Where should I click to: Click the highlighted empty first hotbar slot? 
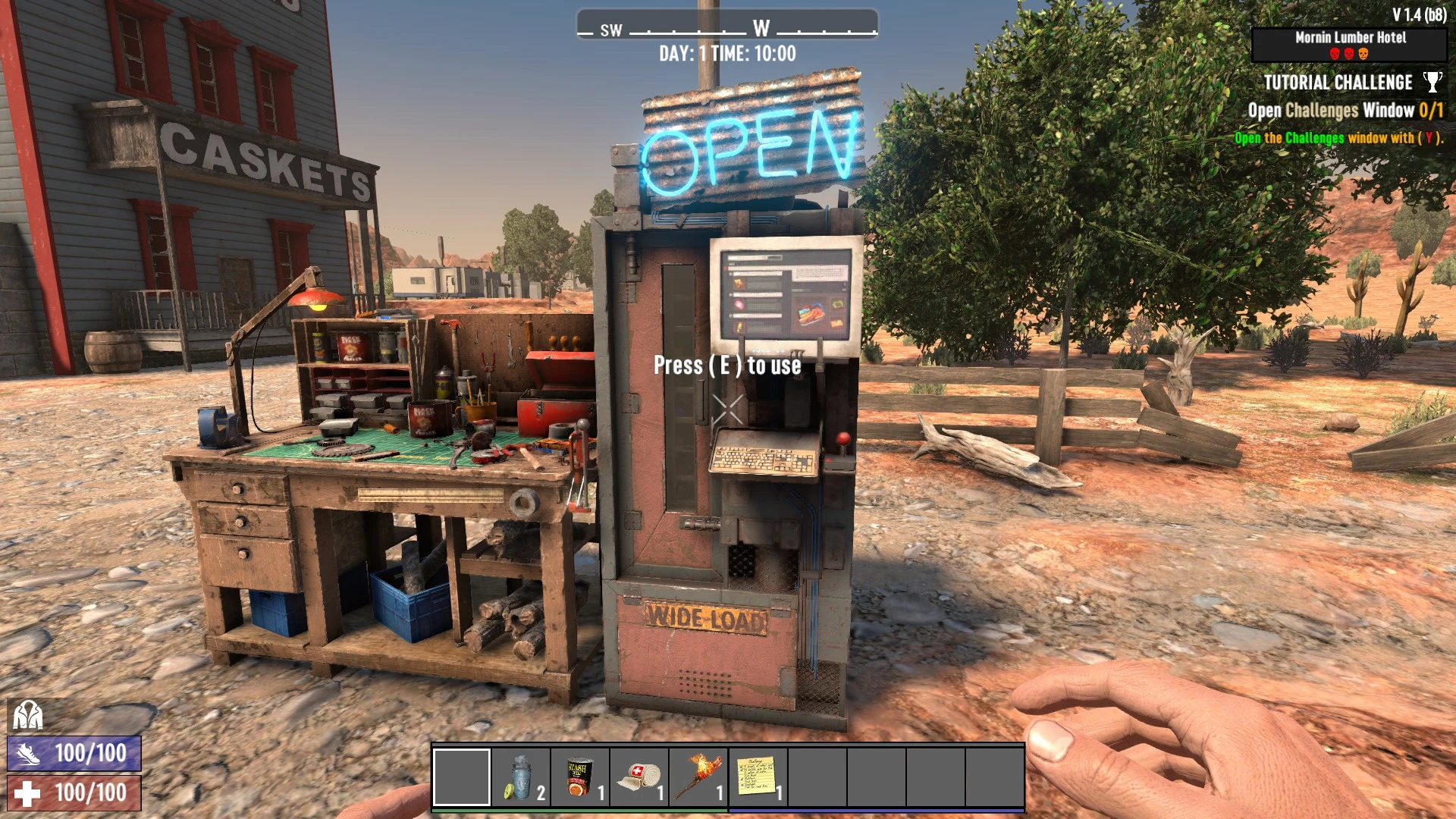click(x=462, y=777)
